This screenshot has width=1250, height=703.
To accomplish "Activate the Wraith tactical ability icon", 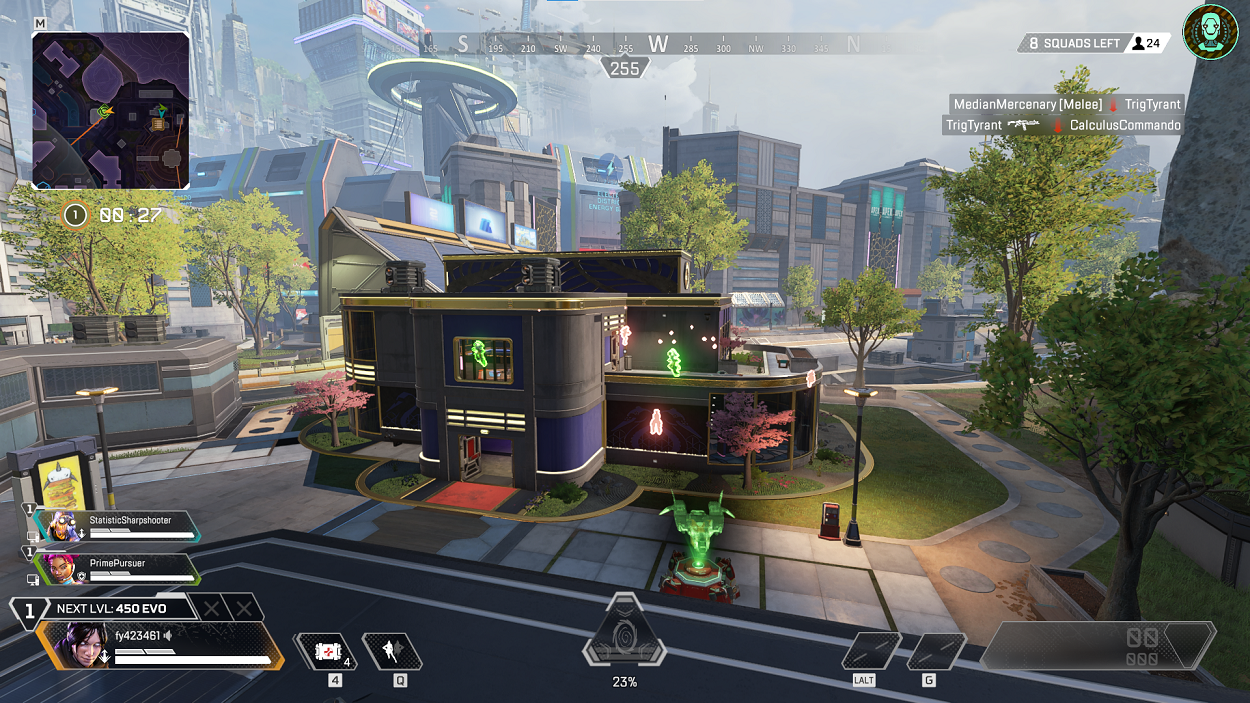I will click(391, 652).
